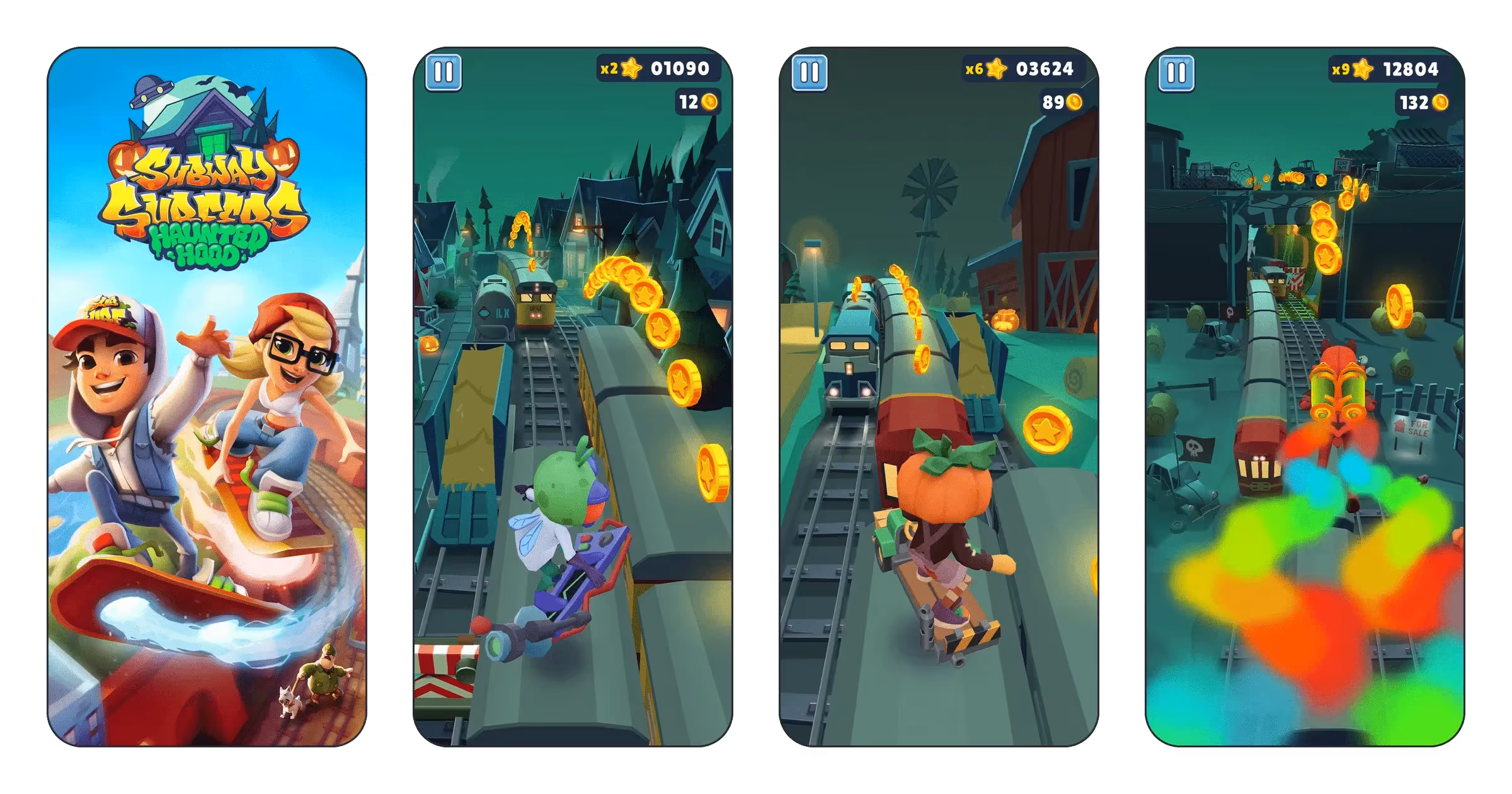Pause the first gameplay run
Screen dimensions: 1512x794
pos(444,73)
